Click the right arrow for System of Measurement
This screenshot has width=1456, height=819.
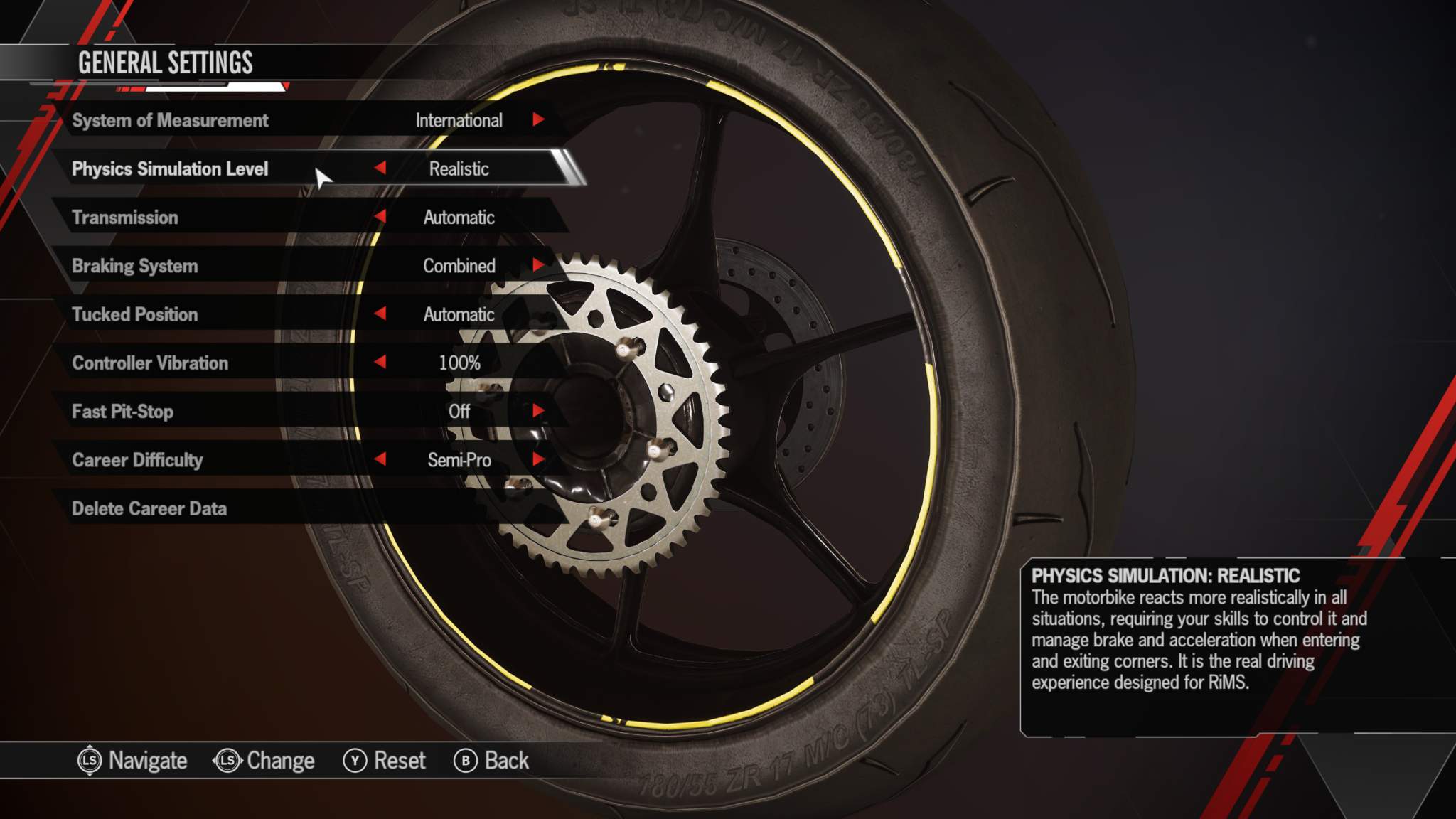[x=539, y=120]
